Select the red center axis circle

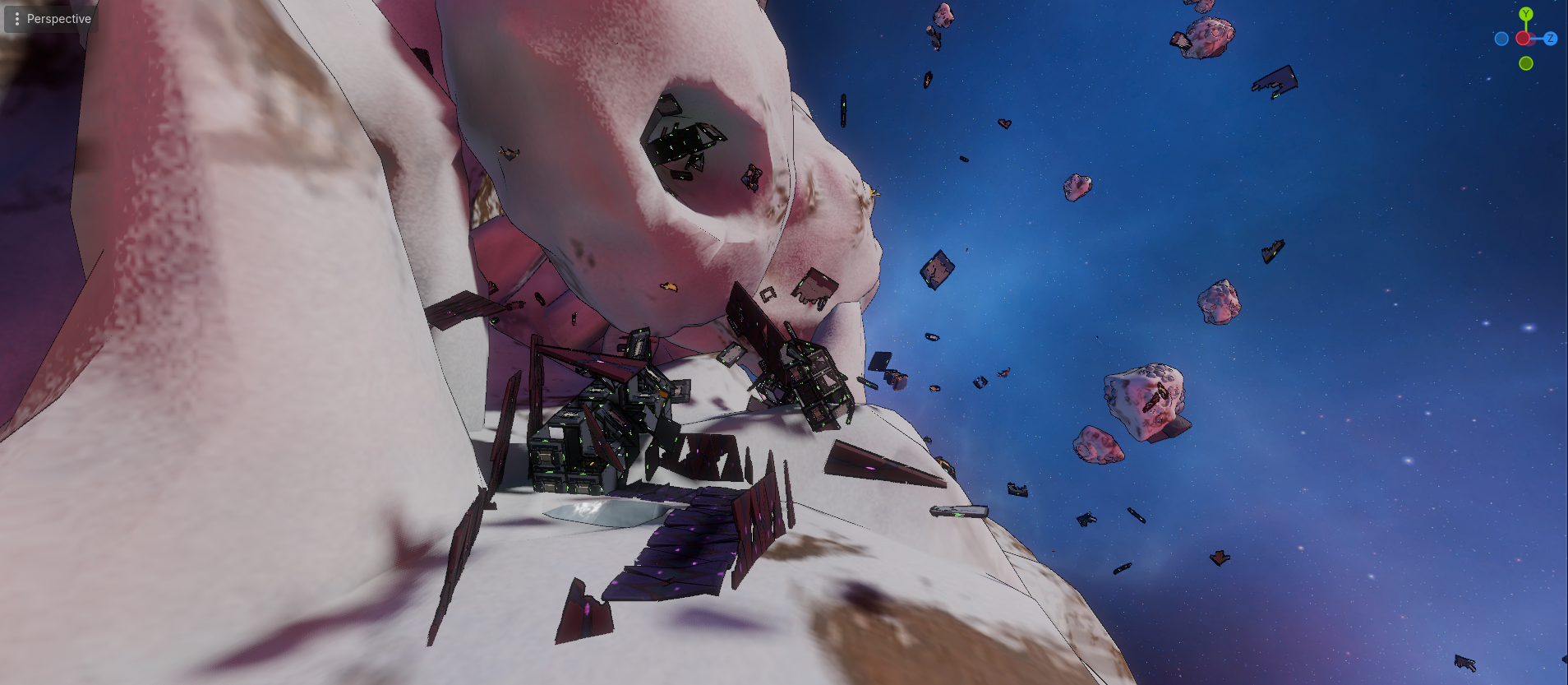click(1523, 39)
